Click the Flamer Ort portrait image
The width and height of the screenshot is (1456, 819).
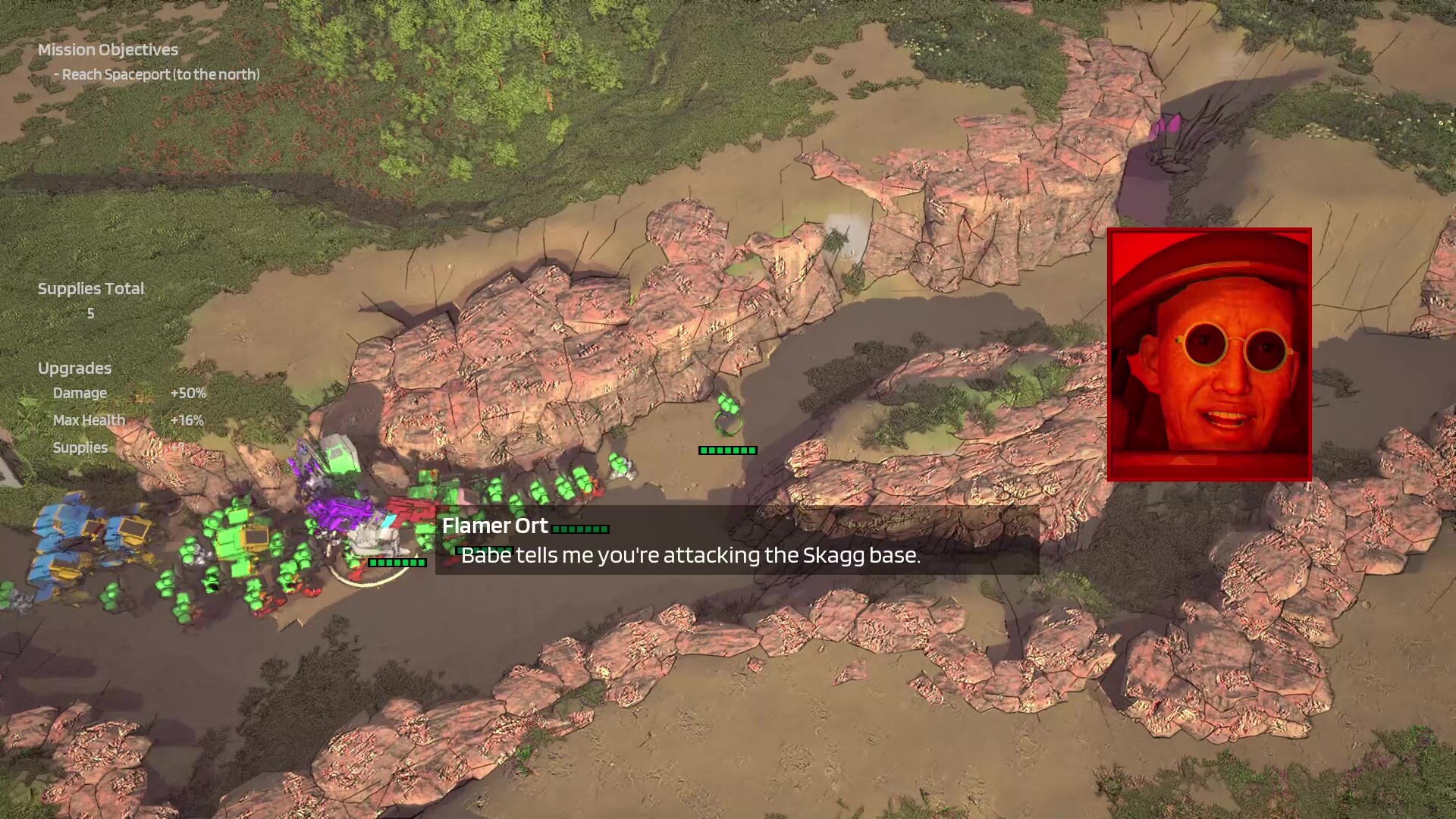[1210, 353]
